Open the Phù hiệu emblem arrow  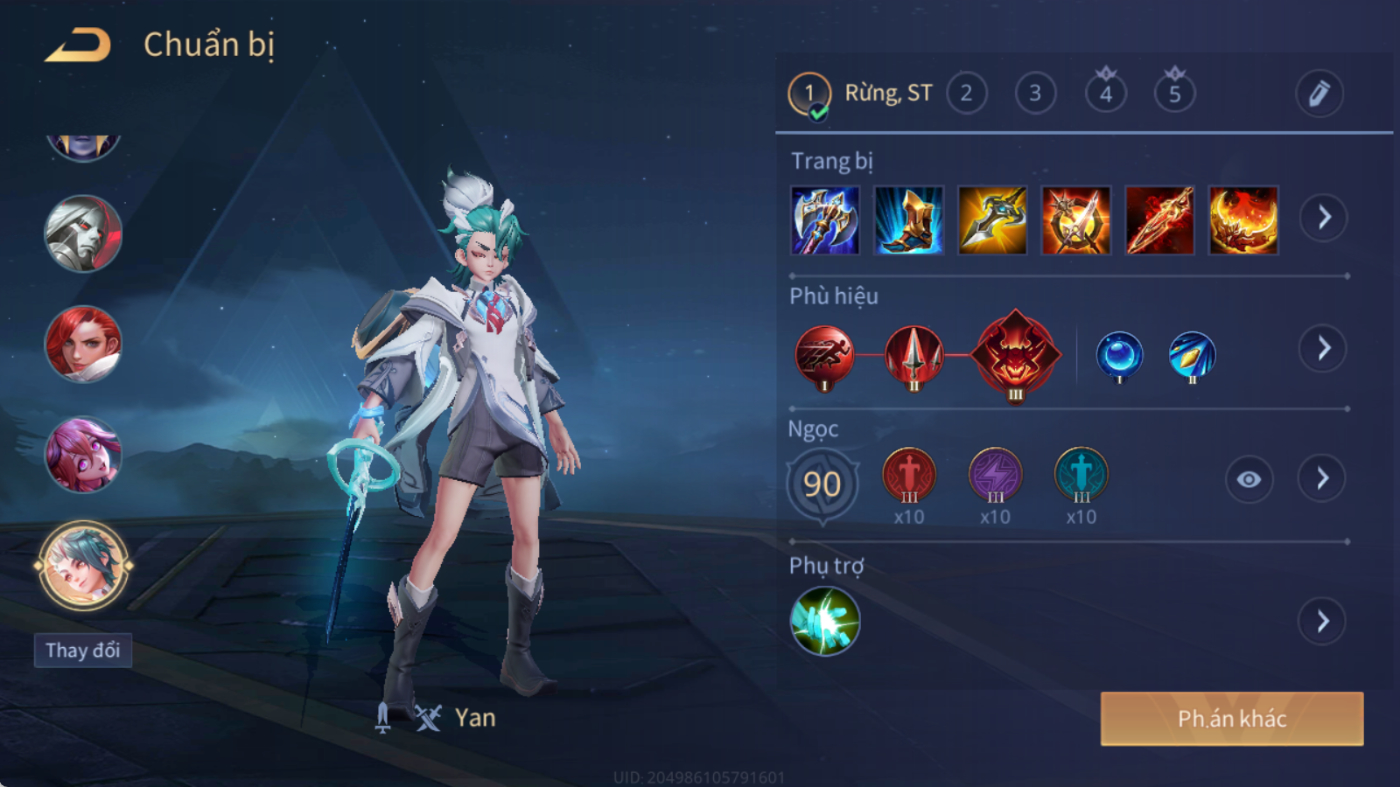click(x=1323, y=348)
